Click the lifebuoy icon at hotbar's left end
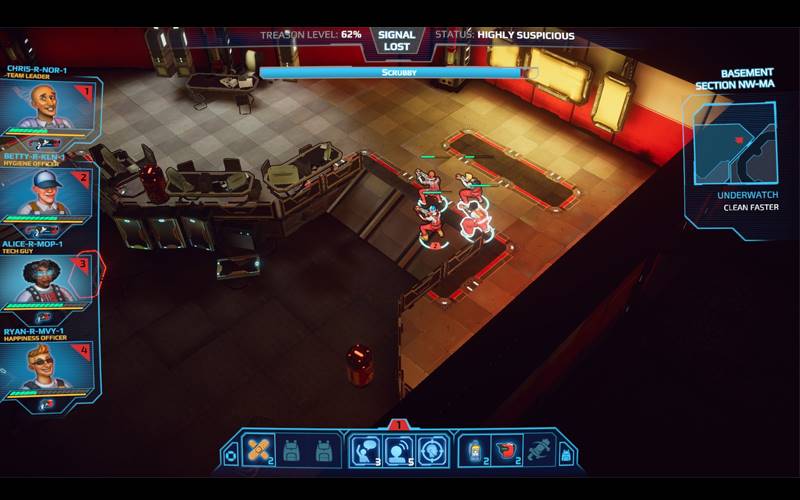This screenshot has height=500, width=800. tap(231, 456)
